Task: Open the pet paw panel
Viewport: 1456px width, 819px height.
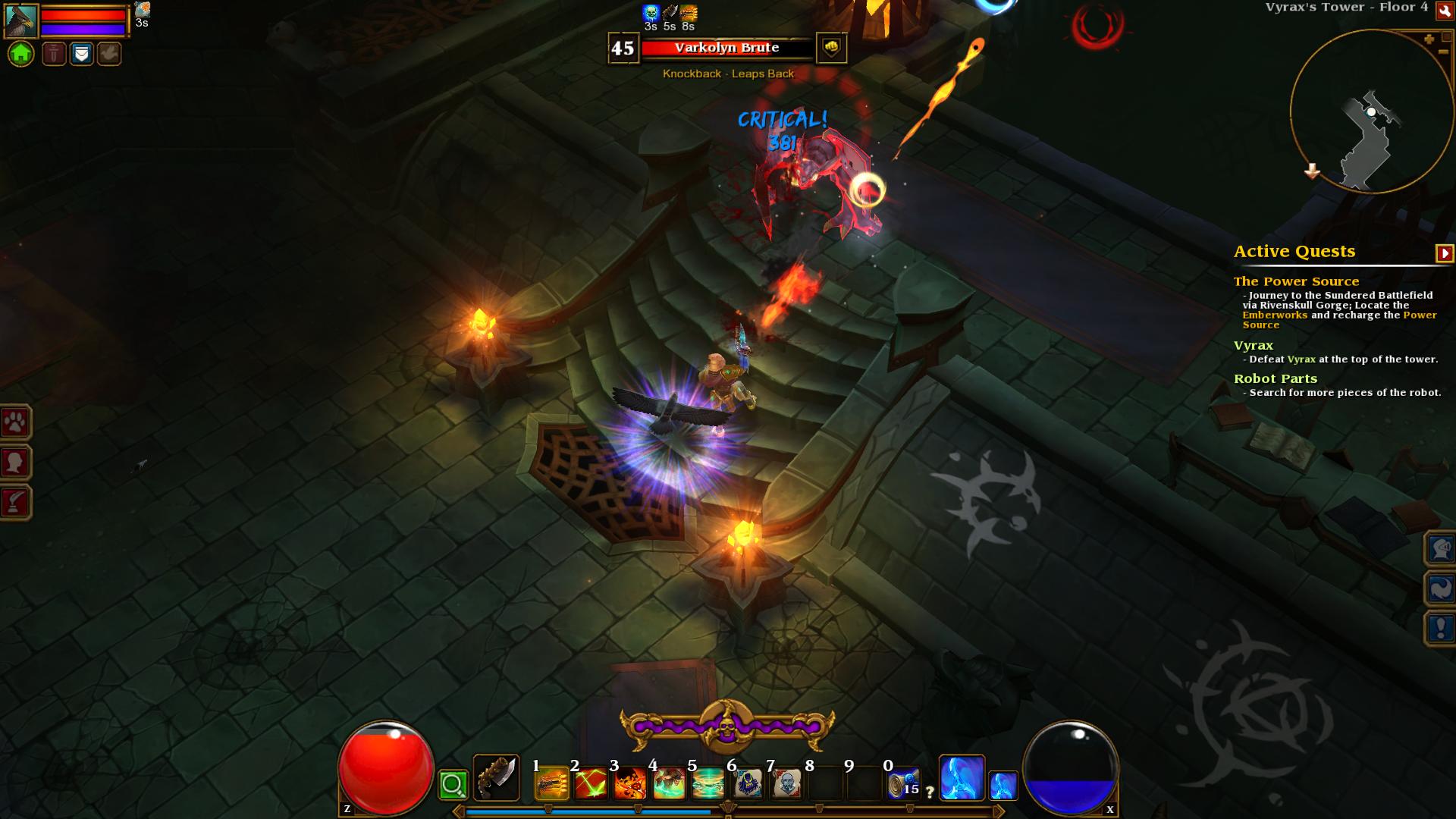Action: pos(15,423)
